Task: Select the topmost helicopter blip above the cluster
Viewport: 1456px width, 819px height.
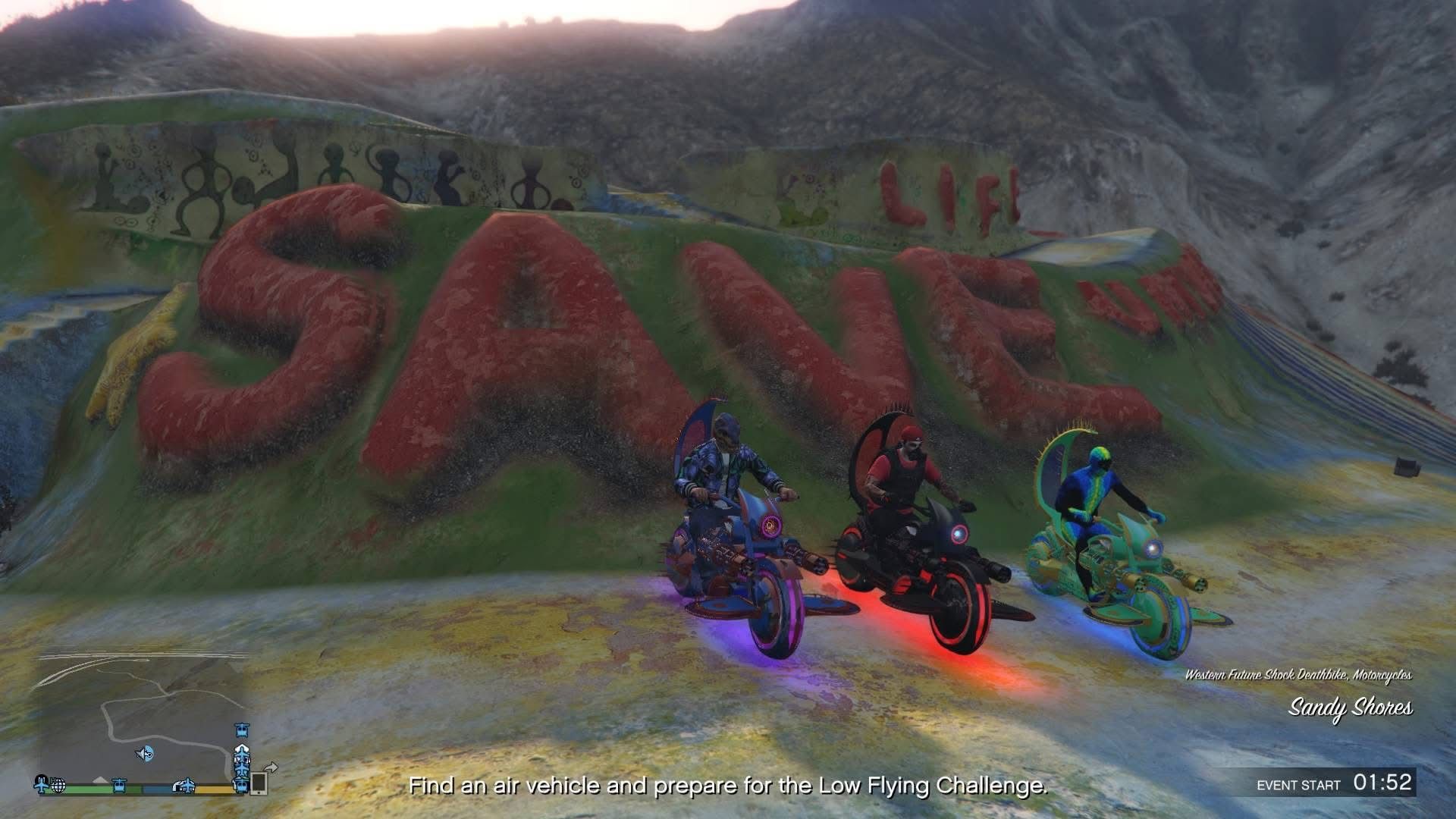Action: pyautogui.click(x=241, y=730)
